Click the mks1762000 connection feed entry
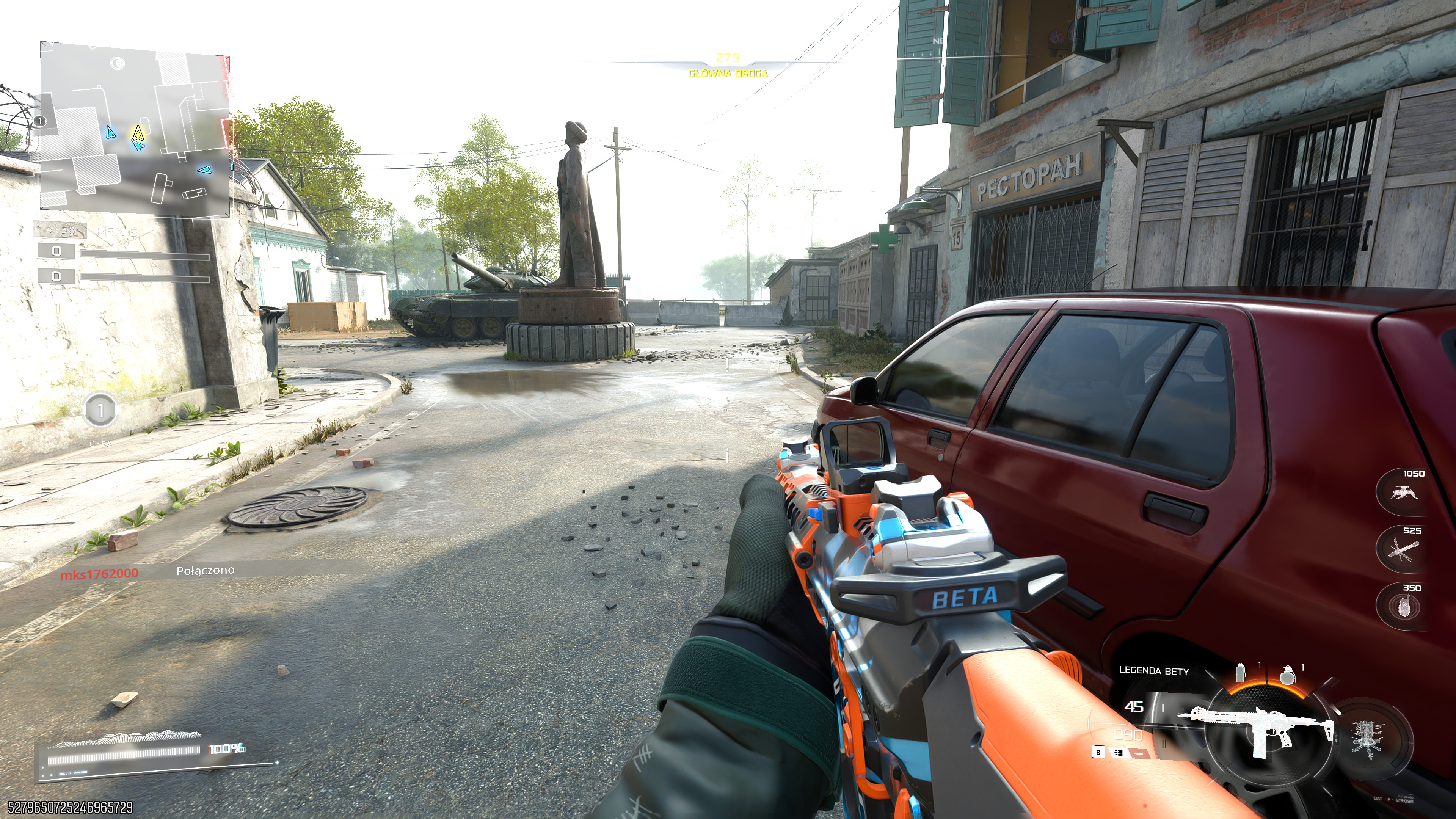 99,573
